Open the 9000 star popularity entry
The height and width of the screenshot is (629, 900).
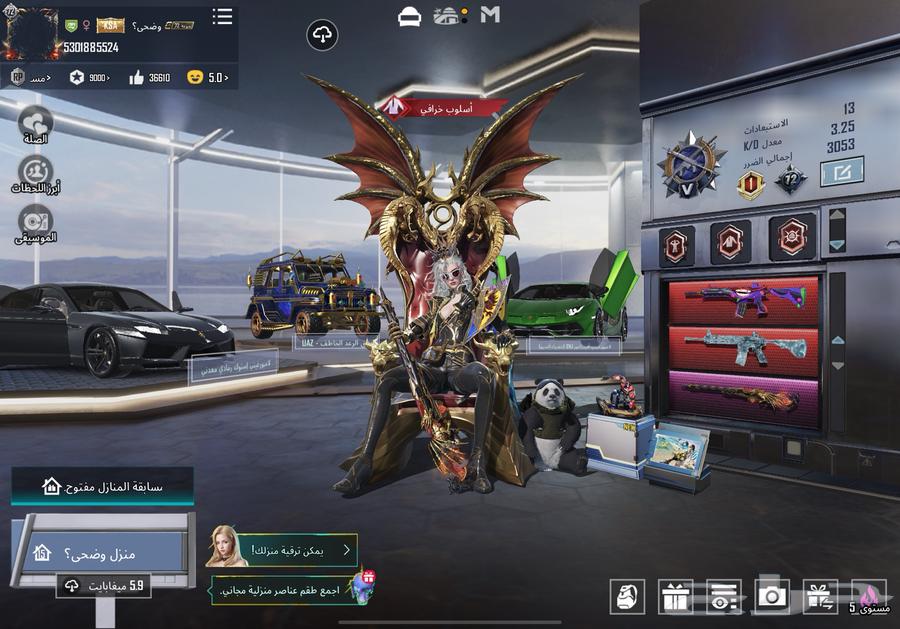(89, 77)
